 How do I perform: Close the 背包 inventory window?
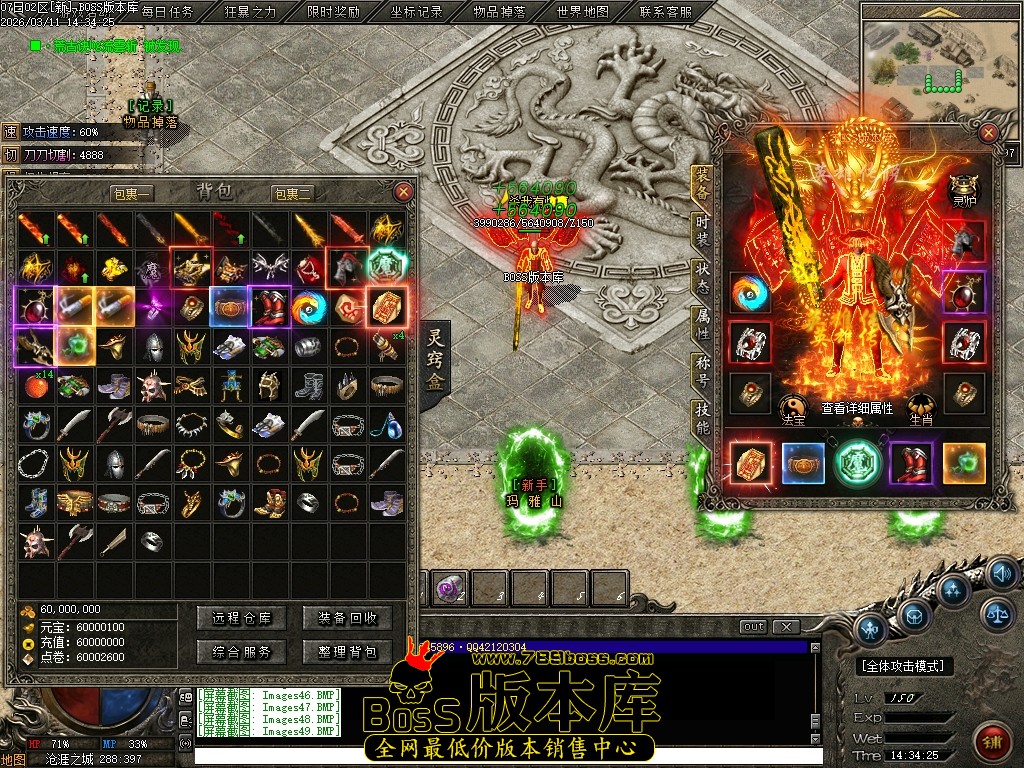tap(403, 191)
